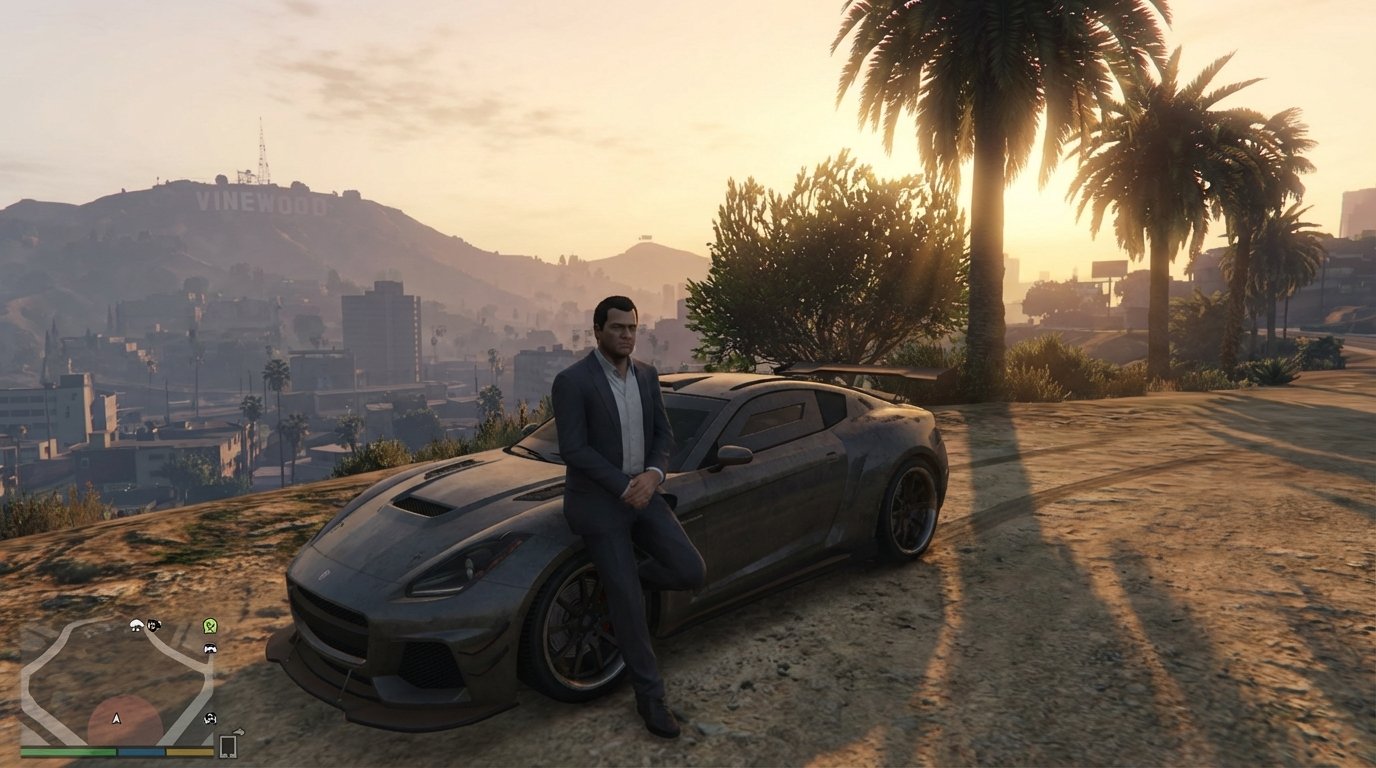Click the lower sports car blip on the minimap
The image size is (1376, 768).
(x=210, y=718)
